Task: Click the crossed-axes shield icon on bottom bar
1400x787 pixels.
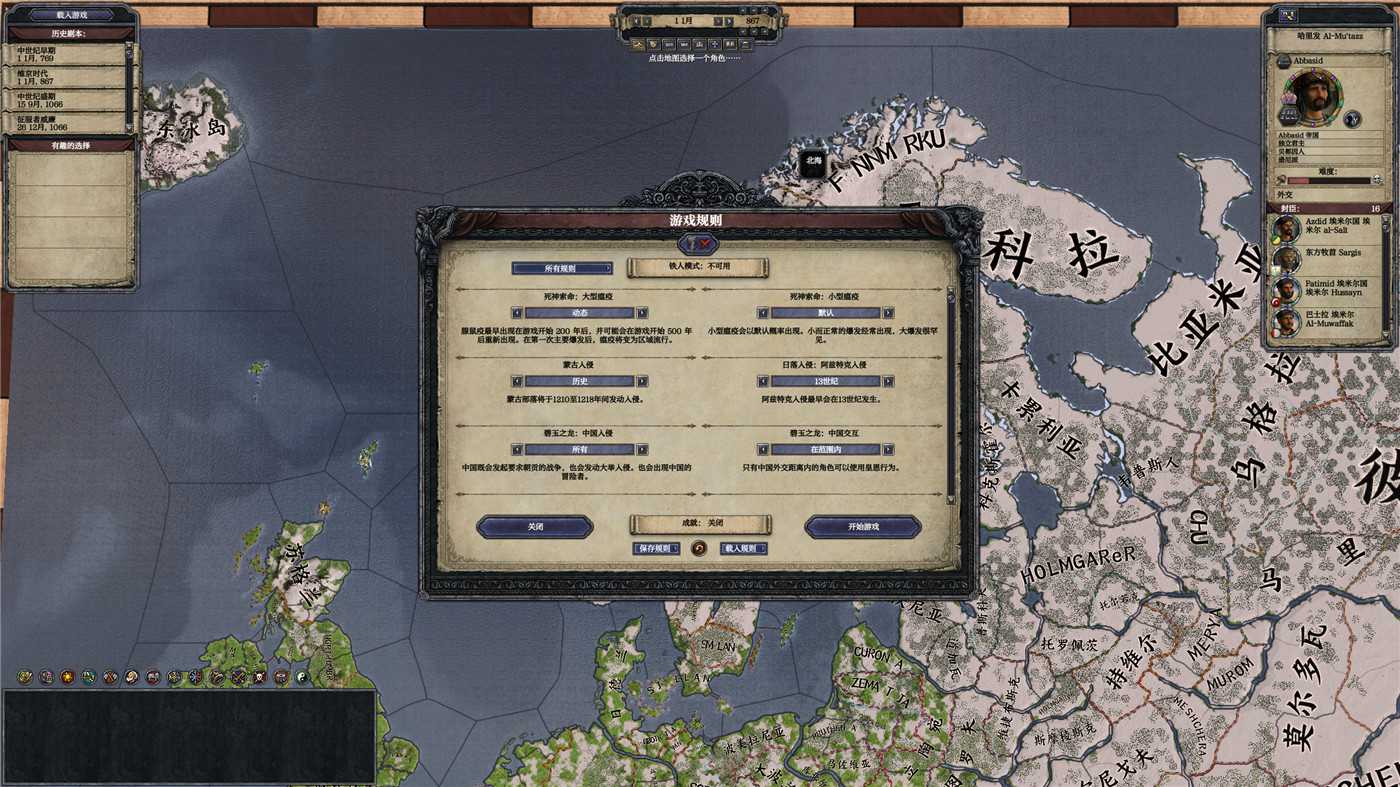Action: coord(109,677)
